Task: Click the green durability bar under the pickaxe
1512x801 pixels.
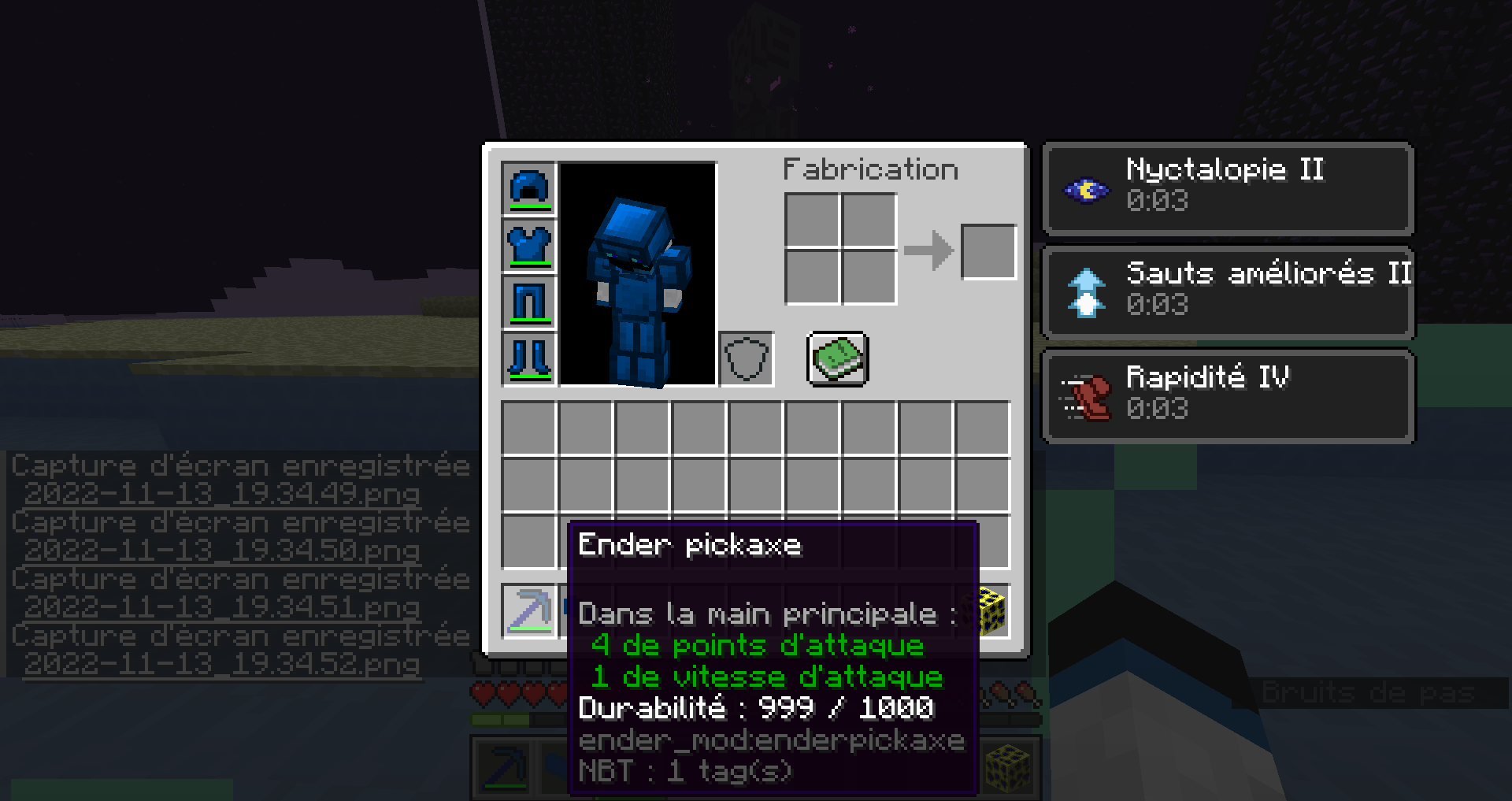Action: pyautogui.click(x=528, y=630)
